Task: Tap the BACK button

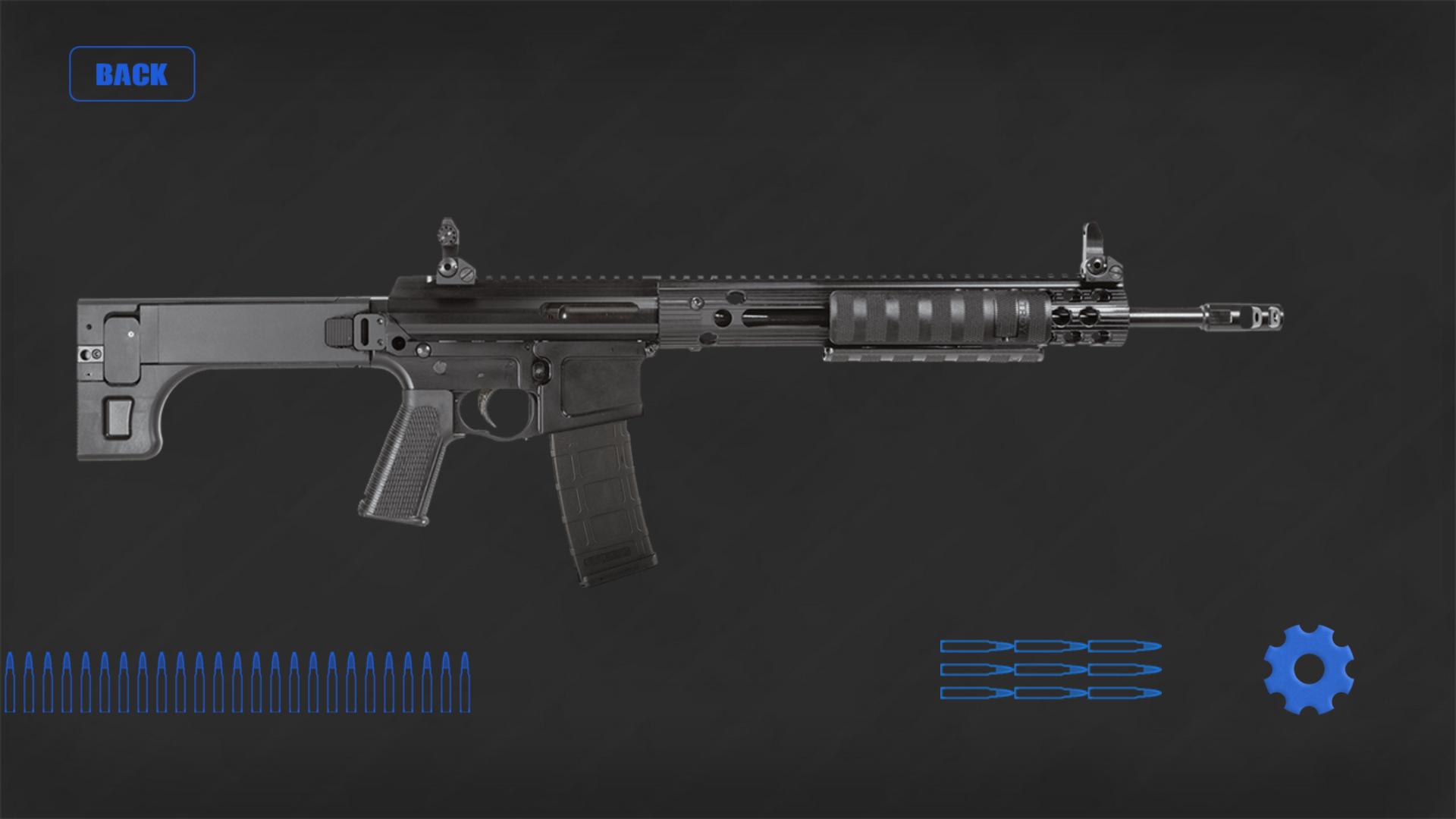Action: (132, 74)
